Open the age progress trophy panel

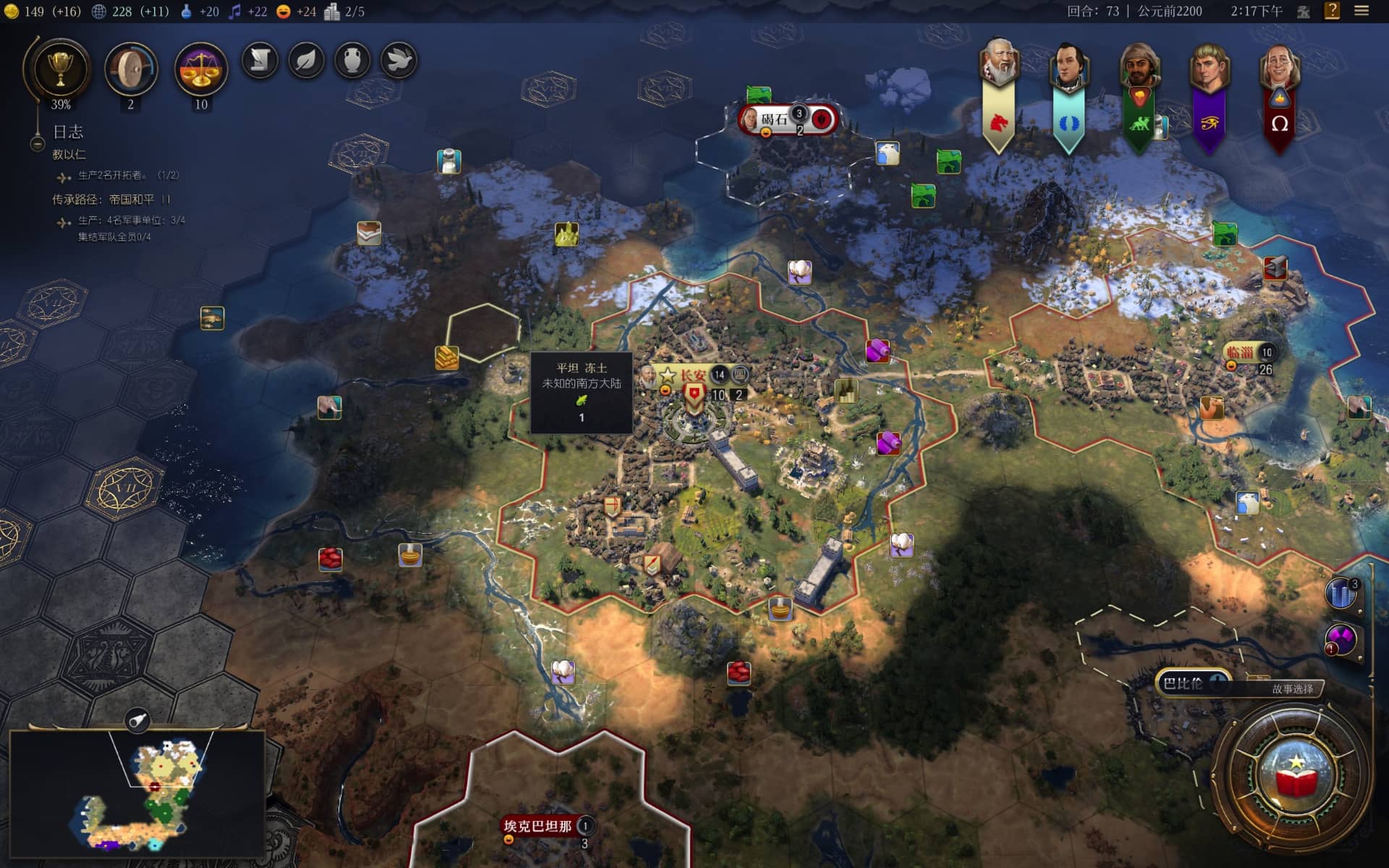pyautogui.click(x=60, y=69)
